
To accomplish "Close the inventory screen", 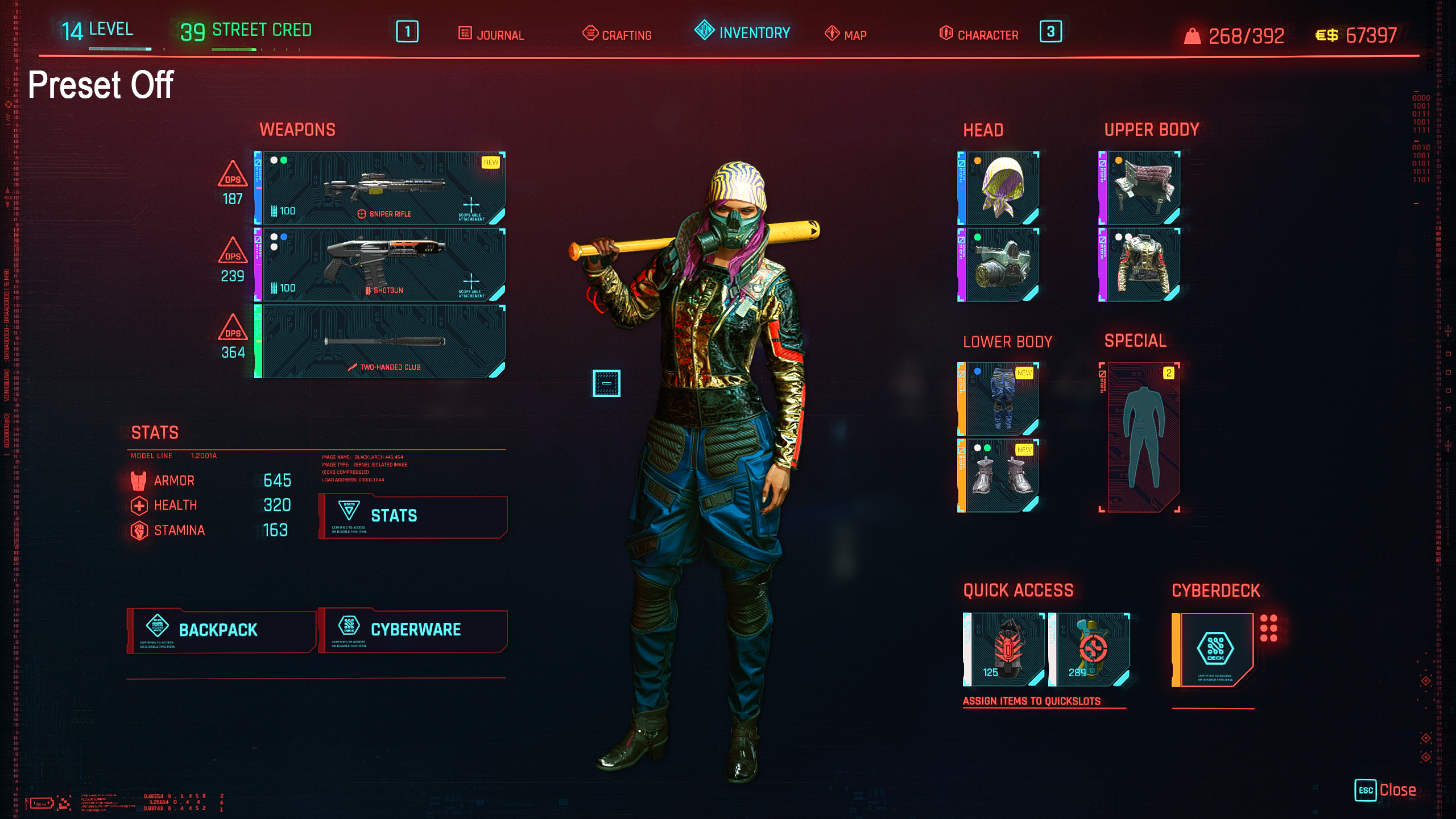I will pyautogui.click(x=1386, y=790).
